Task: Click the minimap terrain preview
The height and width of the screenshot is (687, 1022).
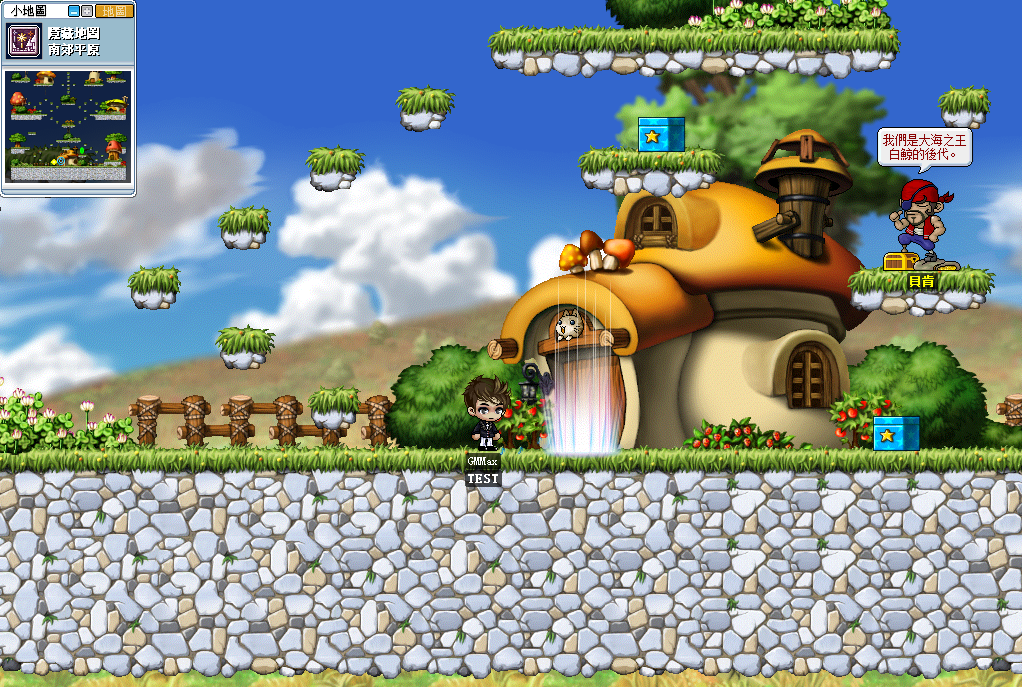Action: pos(68,124)
